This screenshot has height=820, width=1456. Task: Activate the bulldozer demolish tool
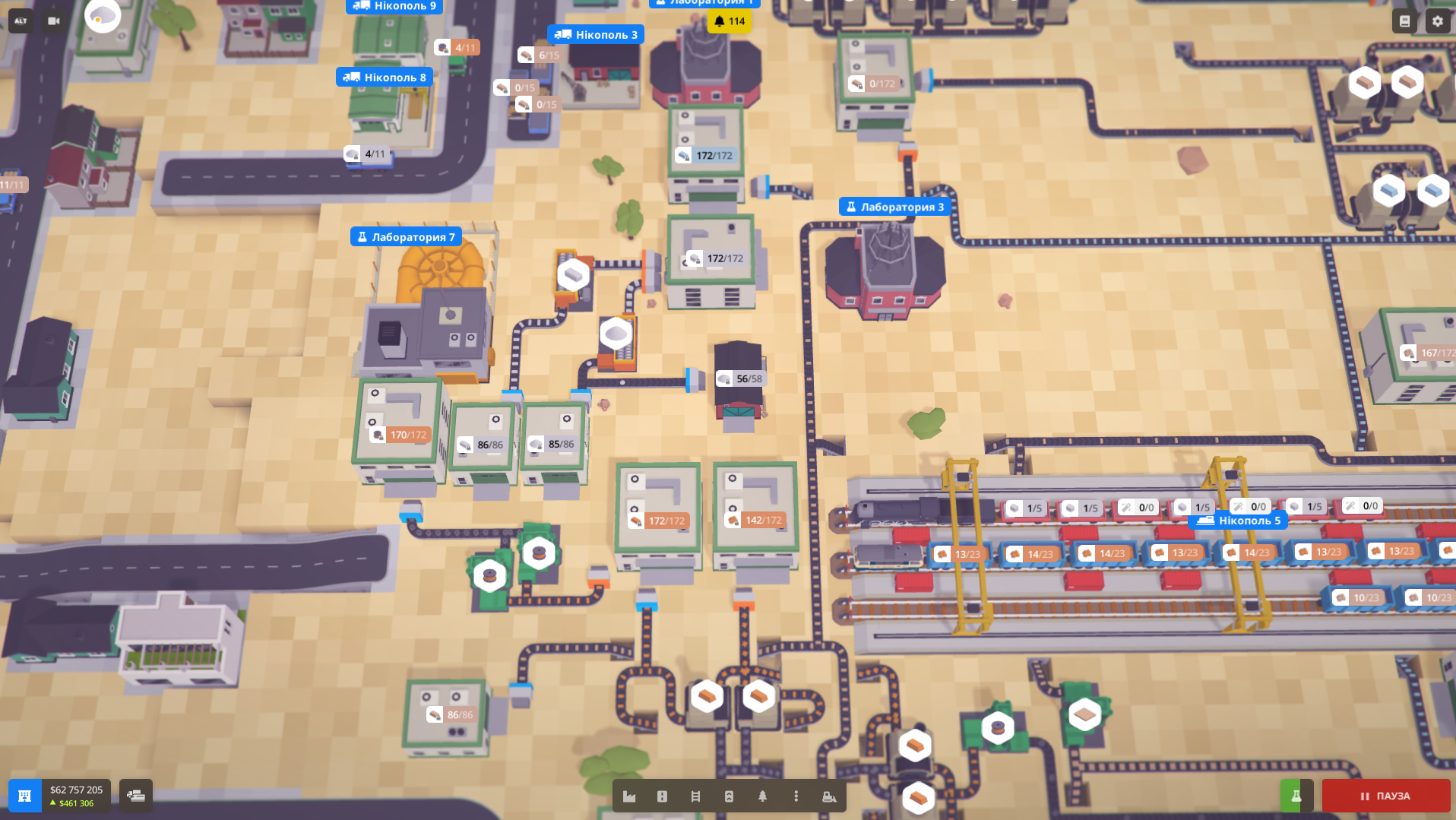(828, 796)
